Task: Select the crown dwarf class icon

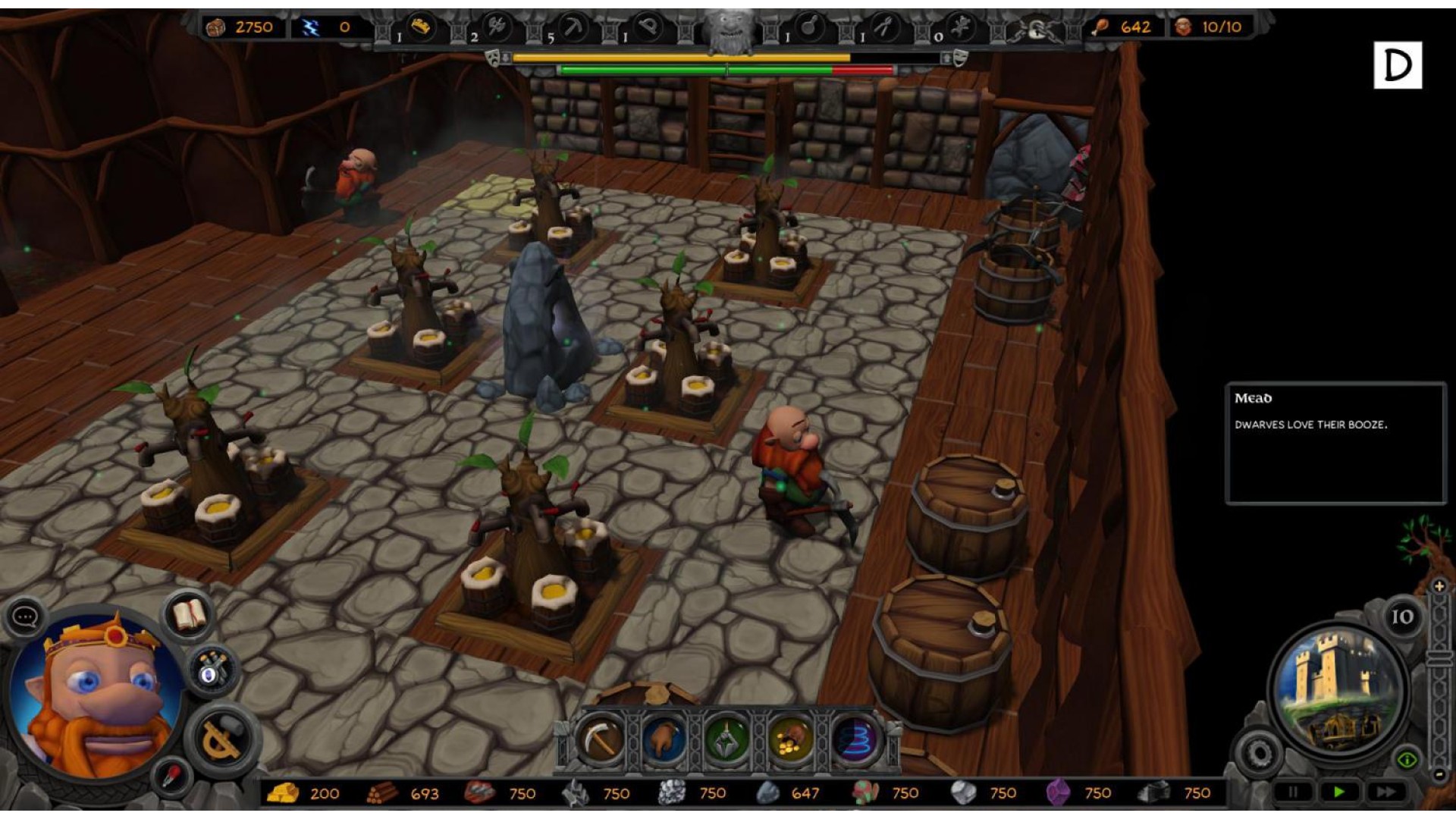Action: [422, 28]
